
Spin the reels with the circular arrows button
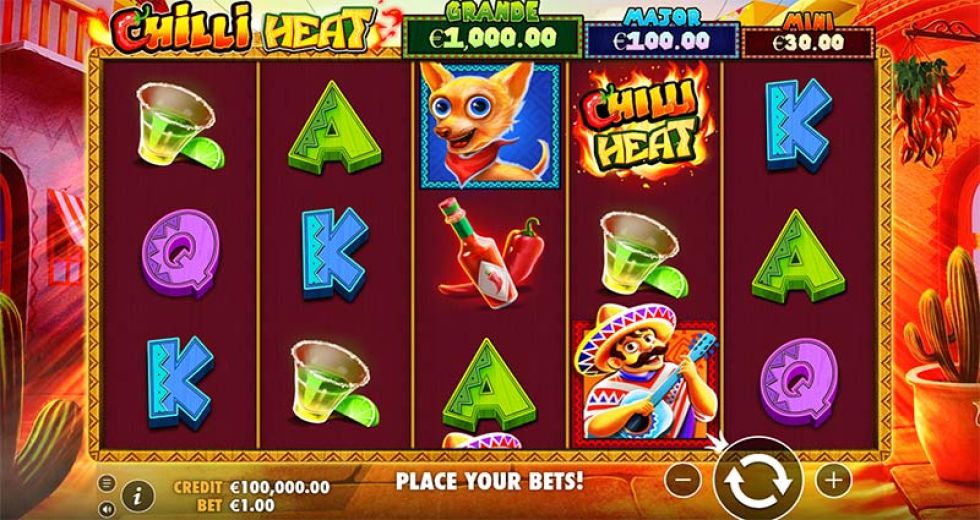[x=757, y=479]
